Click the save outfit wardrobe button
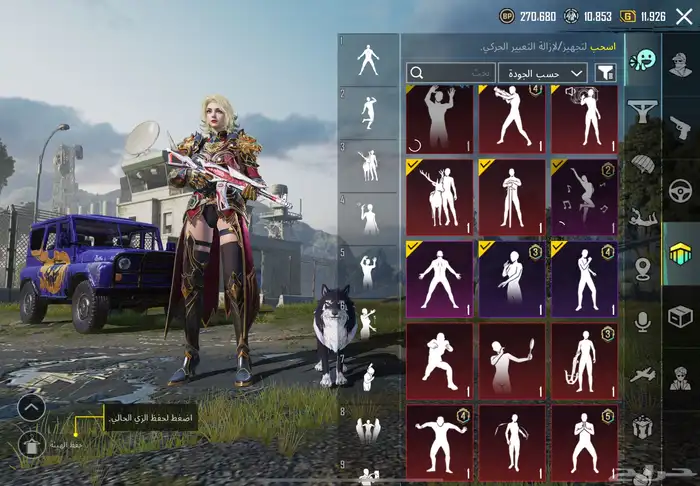 coord(33,444)
